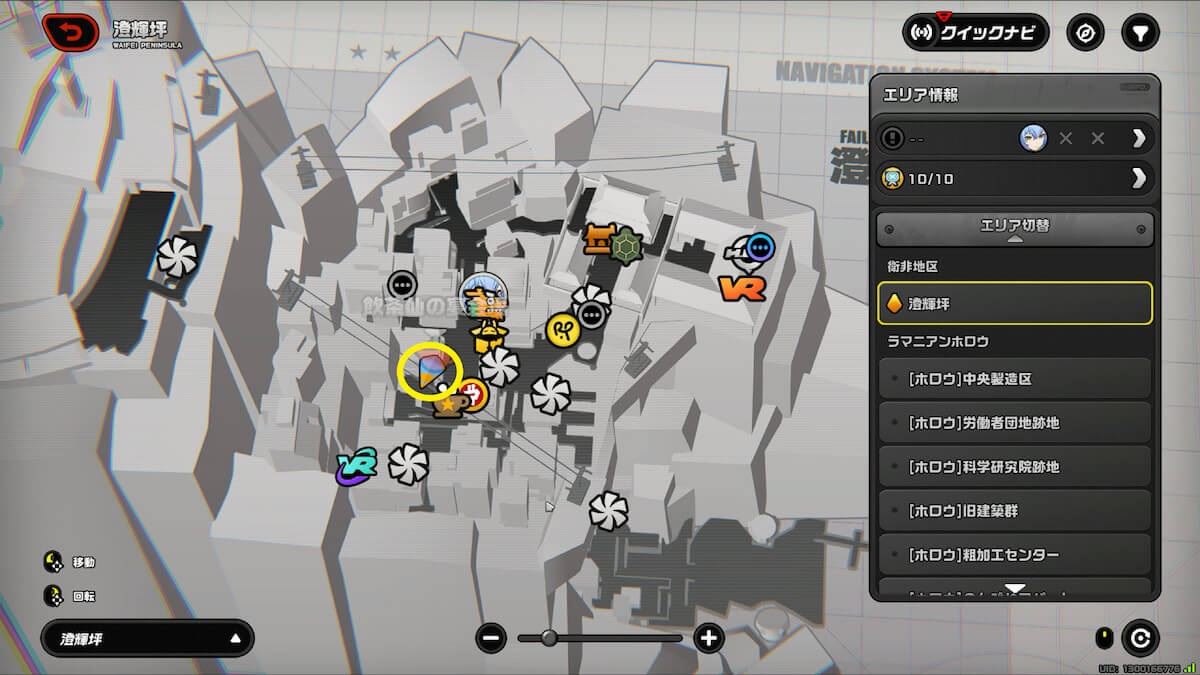This screenshot has height=675, width=1200.
Task: Reset map view with the circular arrow button
Action: point(1138,638)
